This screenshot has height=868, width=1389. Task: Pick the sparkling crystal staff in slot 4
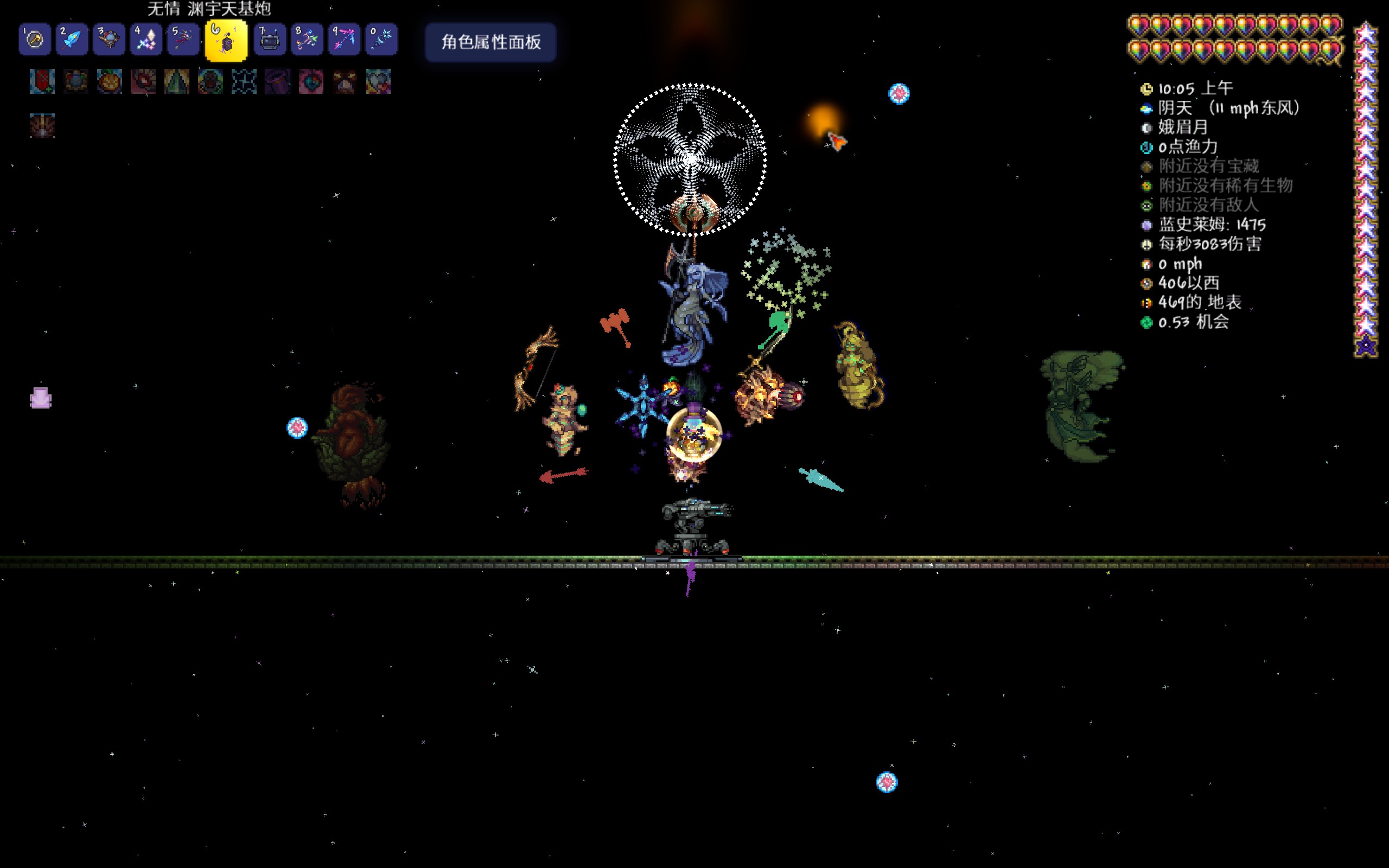click(146, 40)
